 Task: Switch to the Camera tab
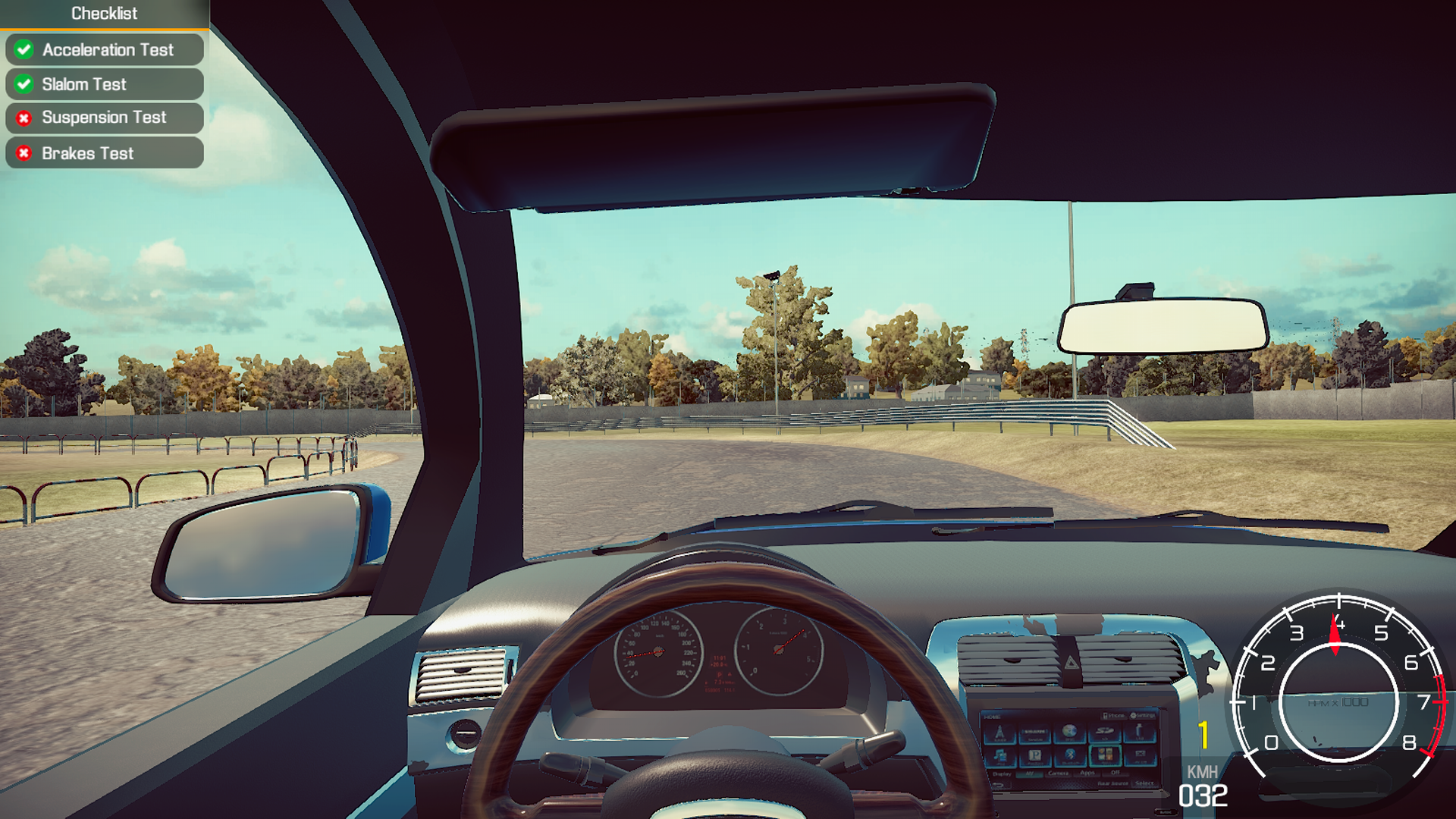1059,773
